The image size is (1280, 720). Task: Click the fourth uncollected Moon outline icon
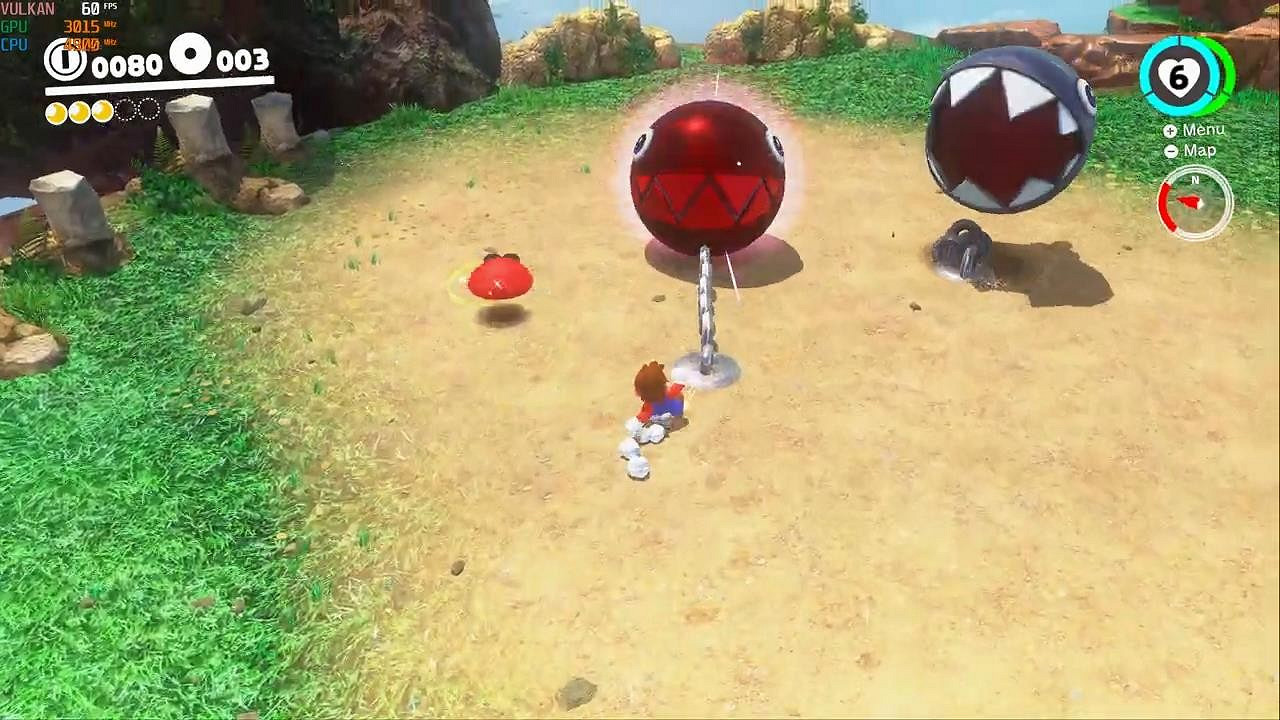coord(124,112)
